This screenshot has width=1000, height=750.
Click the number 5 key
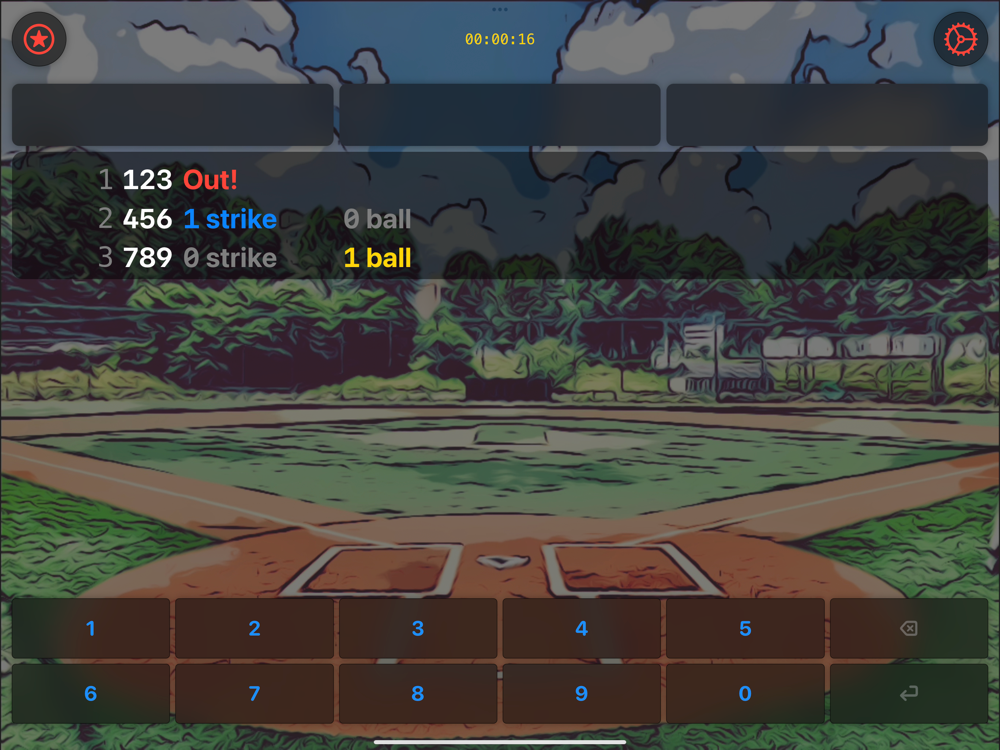(x=745, y=628)
